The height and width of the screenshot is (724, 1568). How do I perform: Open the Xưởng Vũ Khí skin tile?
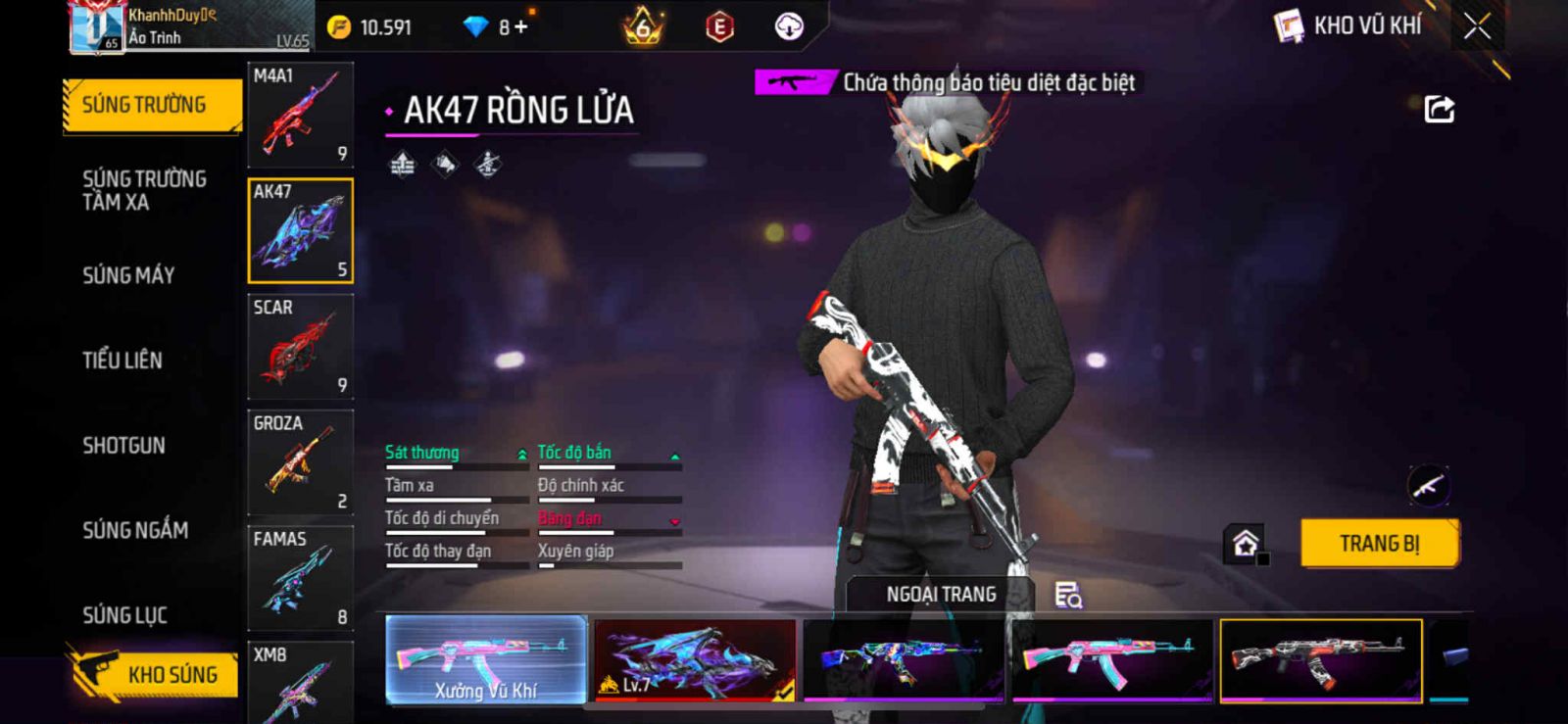(486, 659)
